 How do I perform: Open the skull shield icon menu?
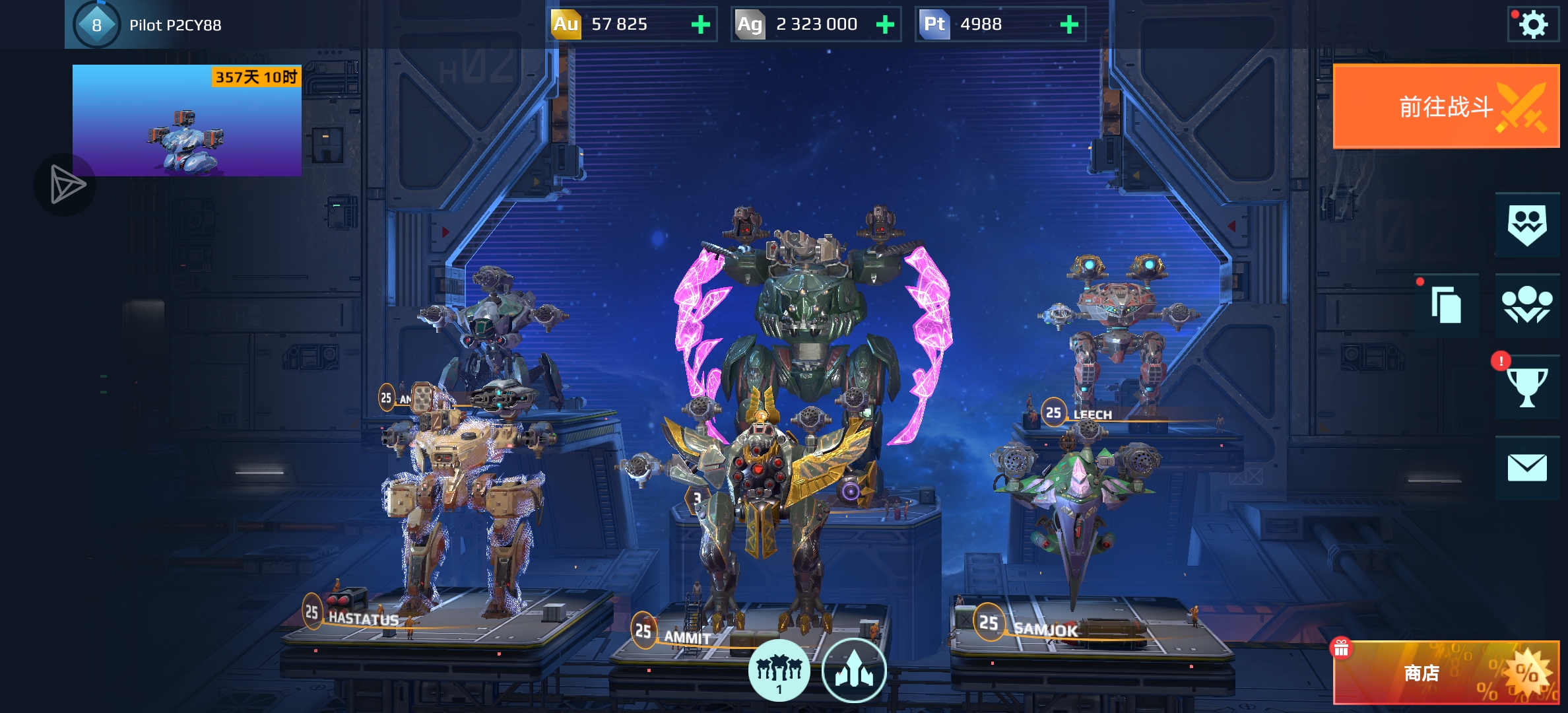click(1526, 224)
